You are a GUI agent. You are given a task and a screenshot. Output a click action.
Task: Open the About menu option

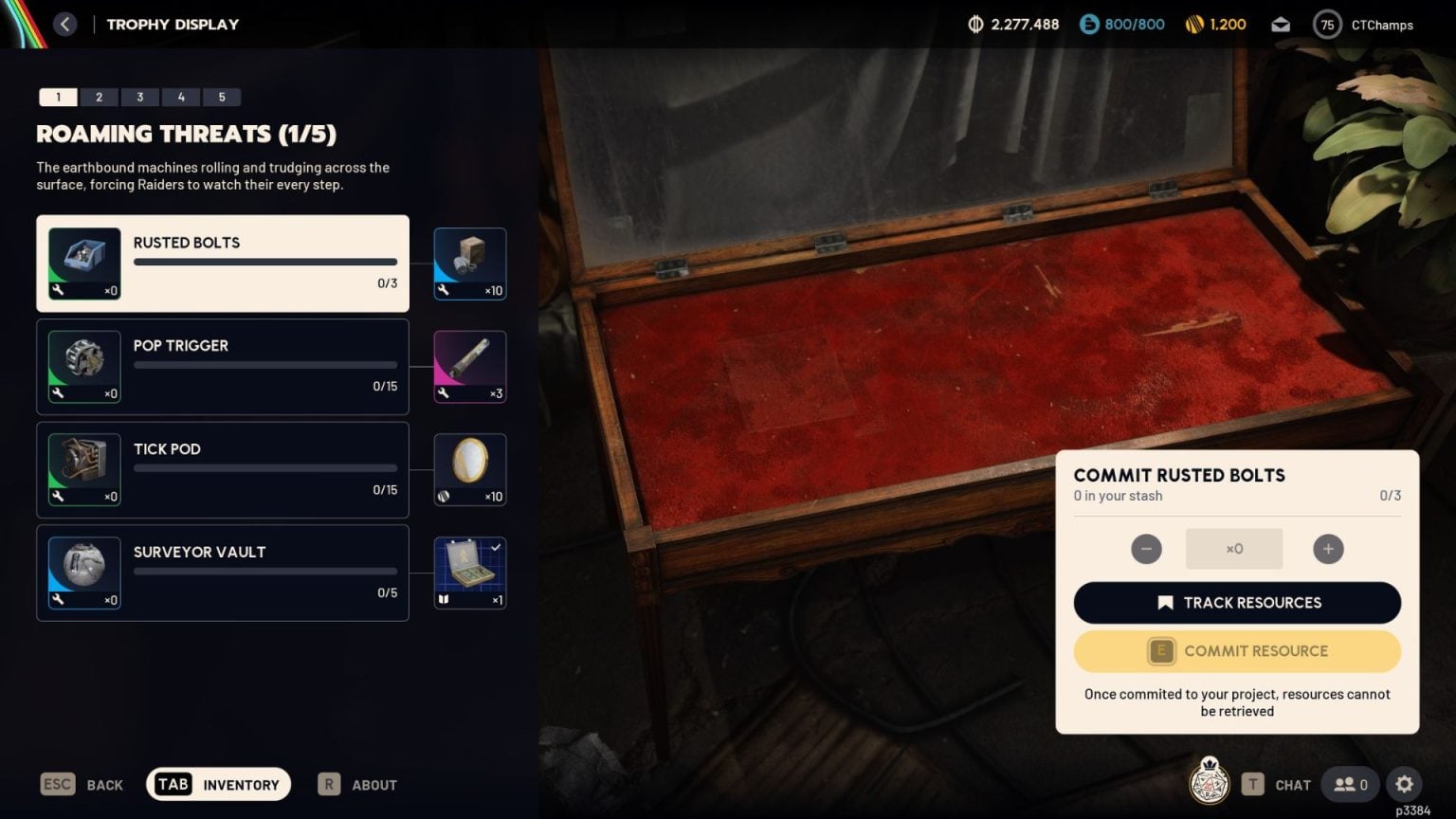click(356, 784)
